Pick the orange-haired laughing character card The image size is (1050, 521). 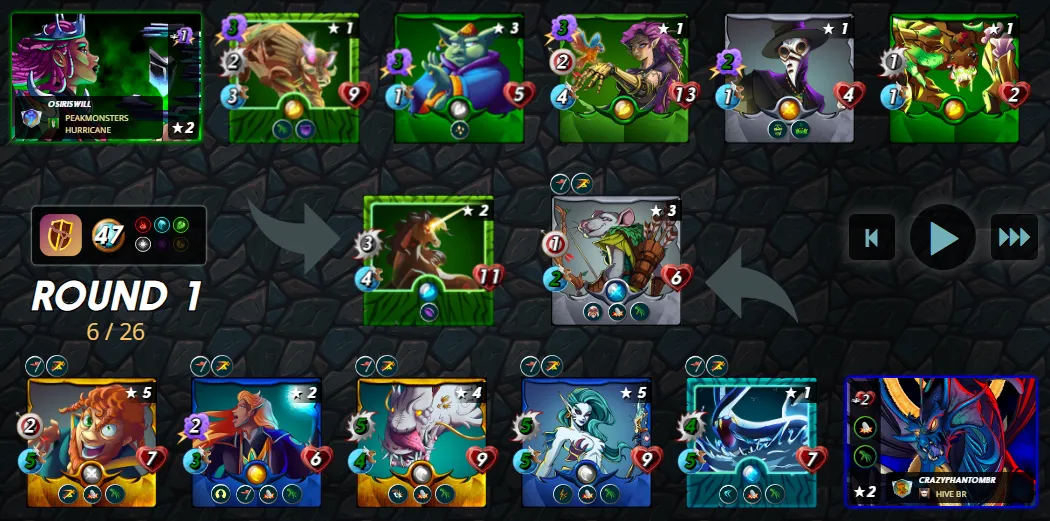pos(92,440)
